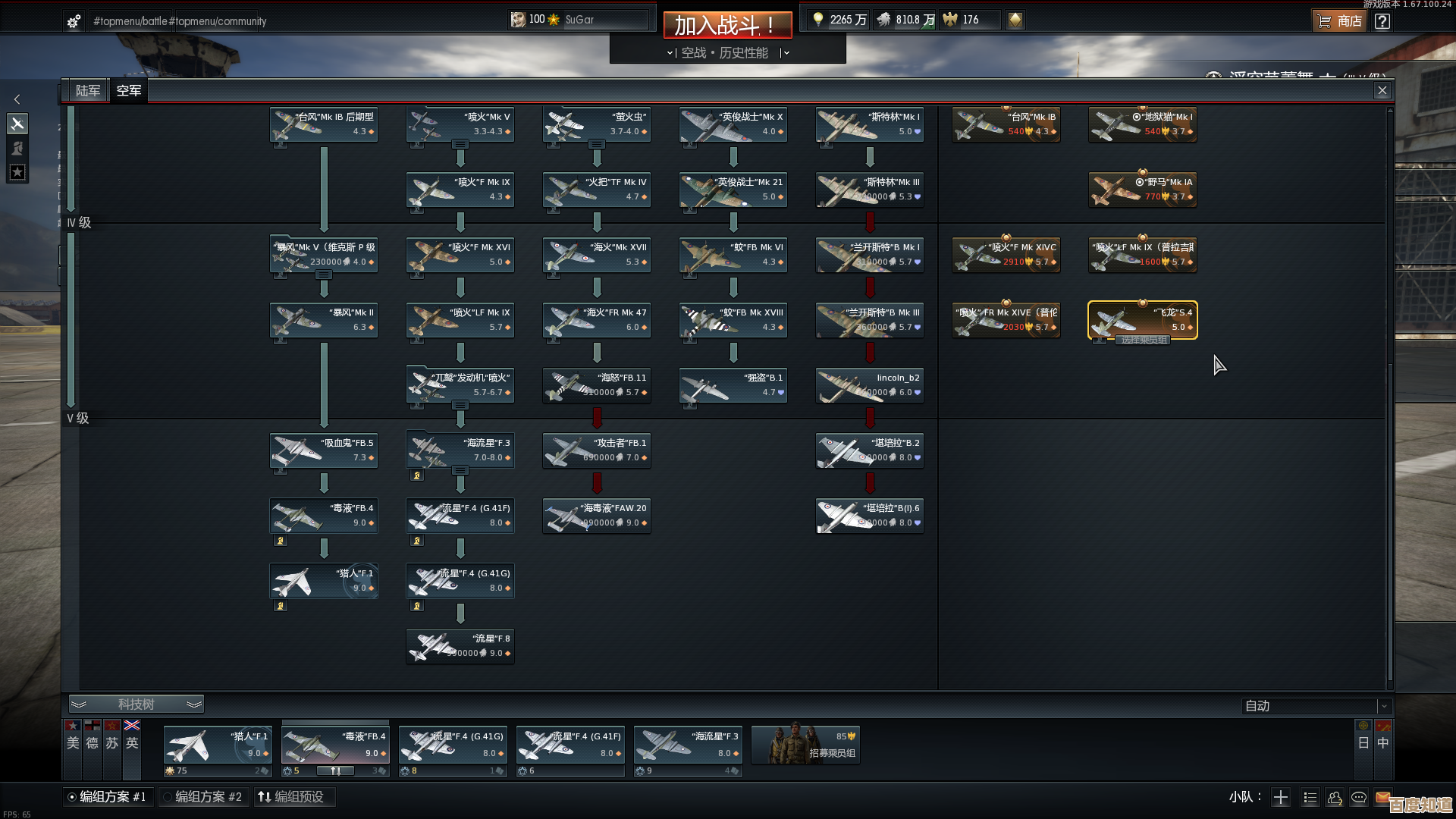The height and width of the screenshot is (819, 1456).
Task: Open 编组预设 lineup presets
Action: point(292,797)
